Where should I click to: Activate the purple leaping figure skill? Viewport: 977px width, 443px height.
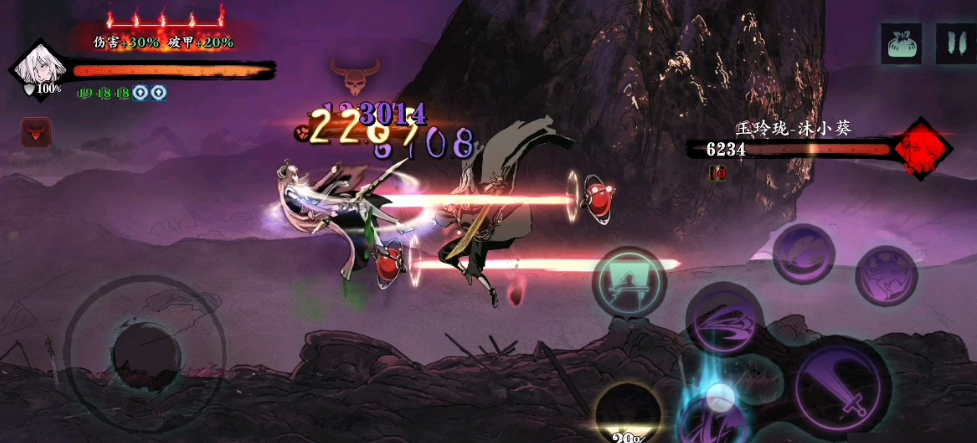[x=886, y=276]
